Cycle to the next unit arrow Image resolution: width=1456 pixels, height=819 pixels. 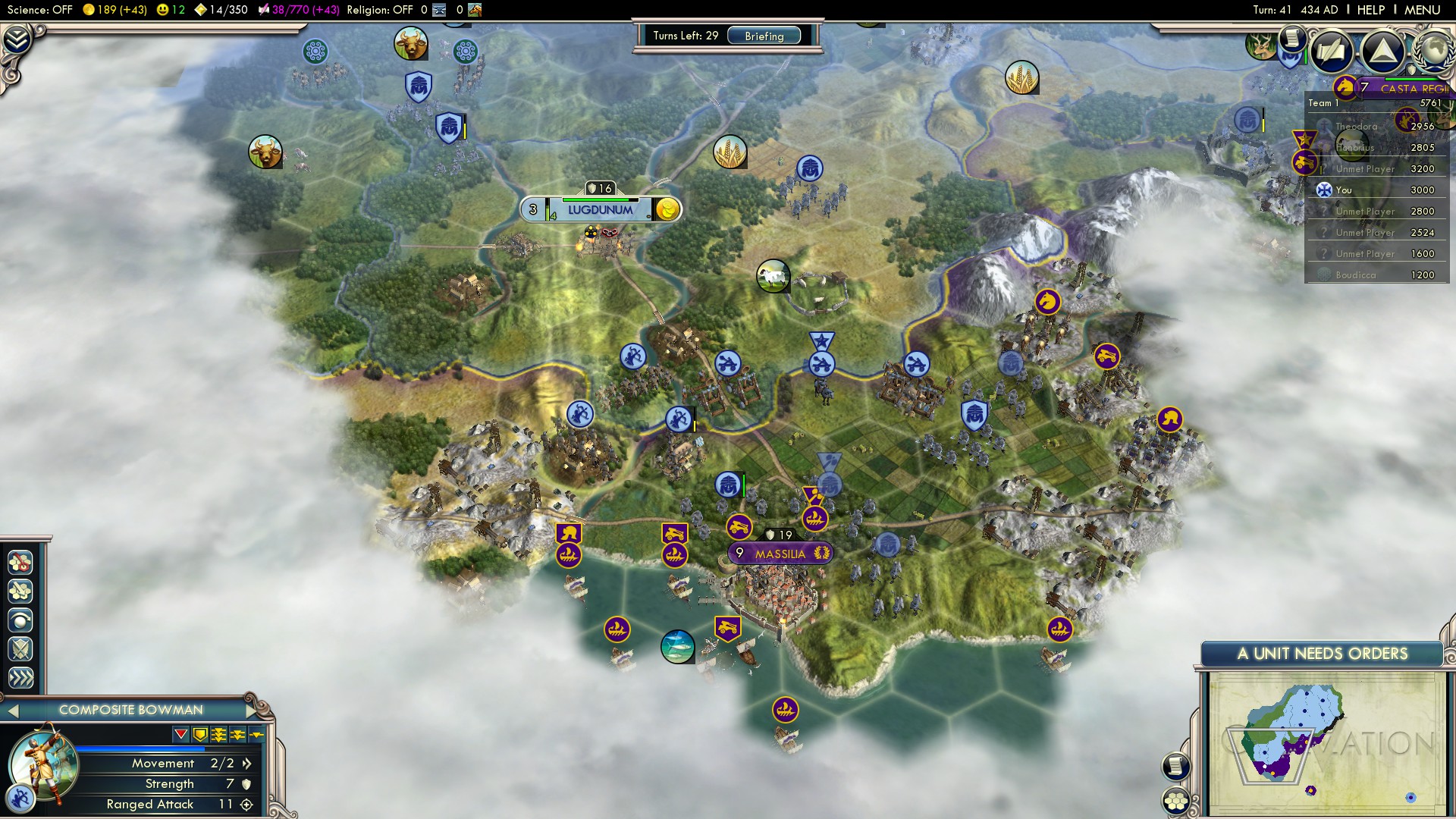tap(253, 711)
